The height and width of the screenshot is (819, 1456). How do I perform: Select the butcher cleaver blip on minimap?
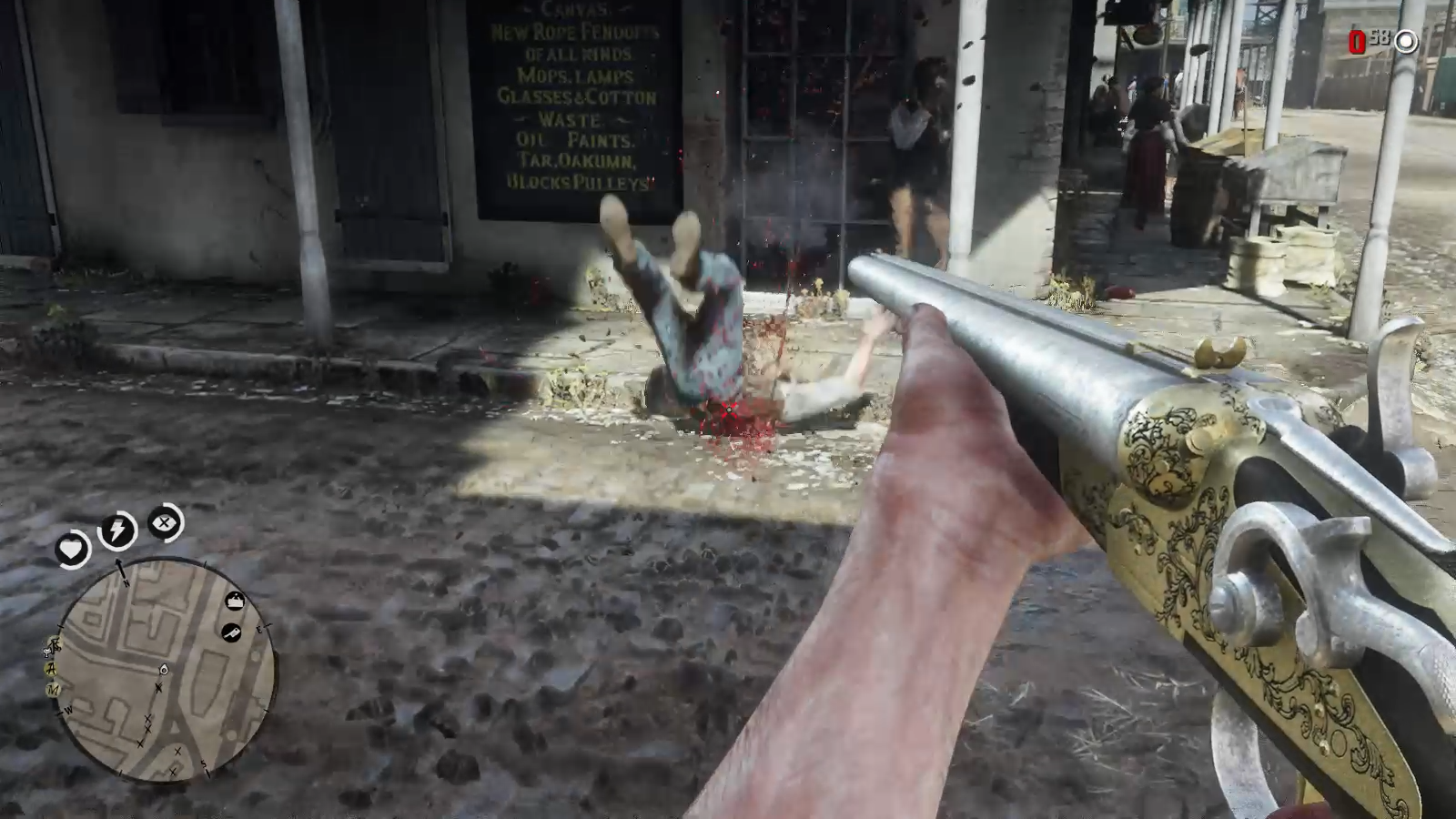[x=232, y=632]
